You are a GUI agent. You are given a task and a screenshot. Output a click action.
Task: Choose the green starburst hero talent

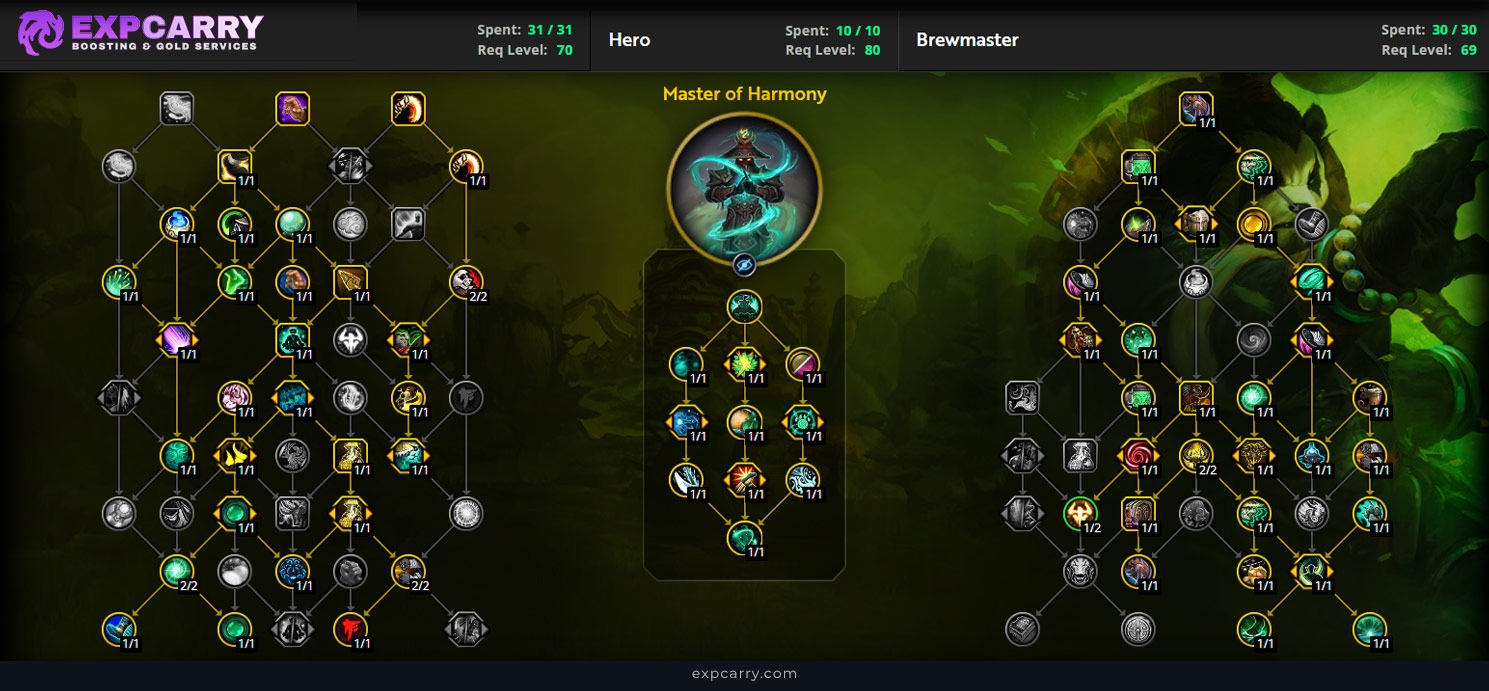tap(744, 363)
